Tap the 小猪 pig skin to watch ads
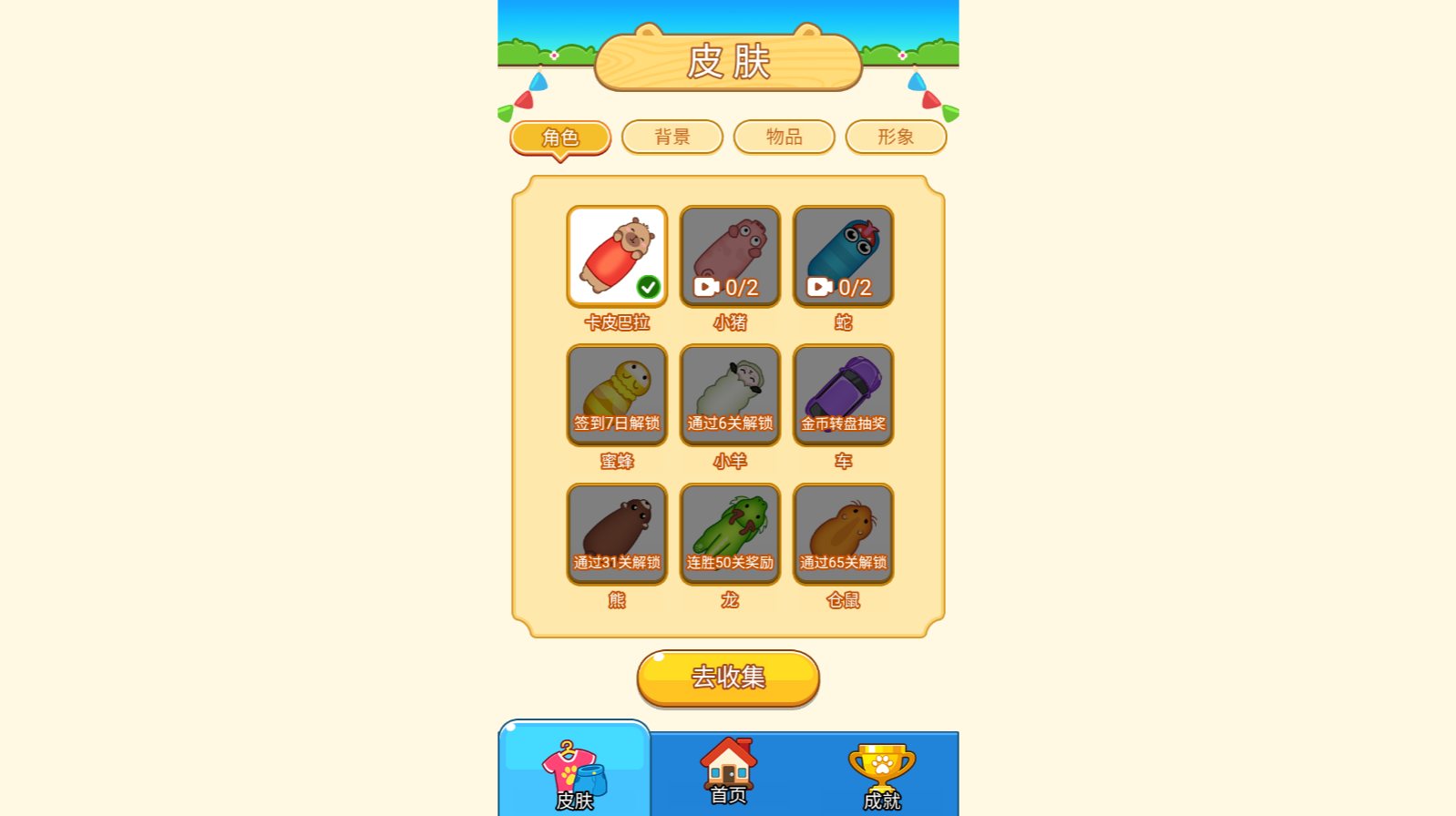 point(730,256)
